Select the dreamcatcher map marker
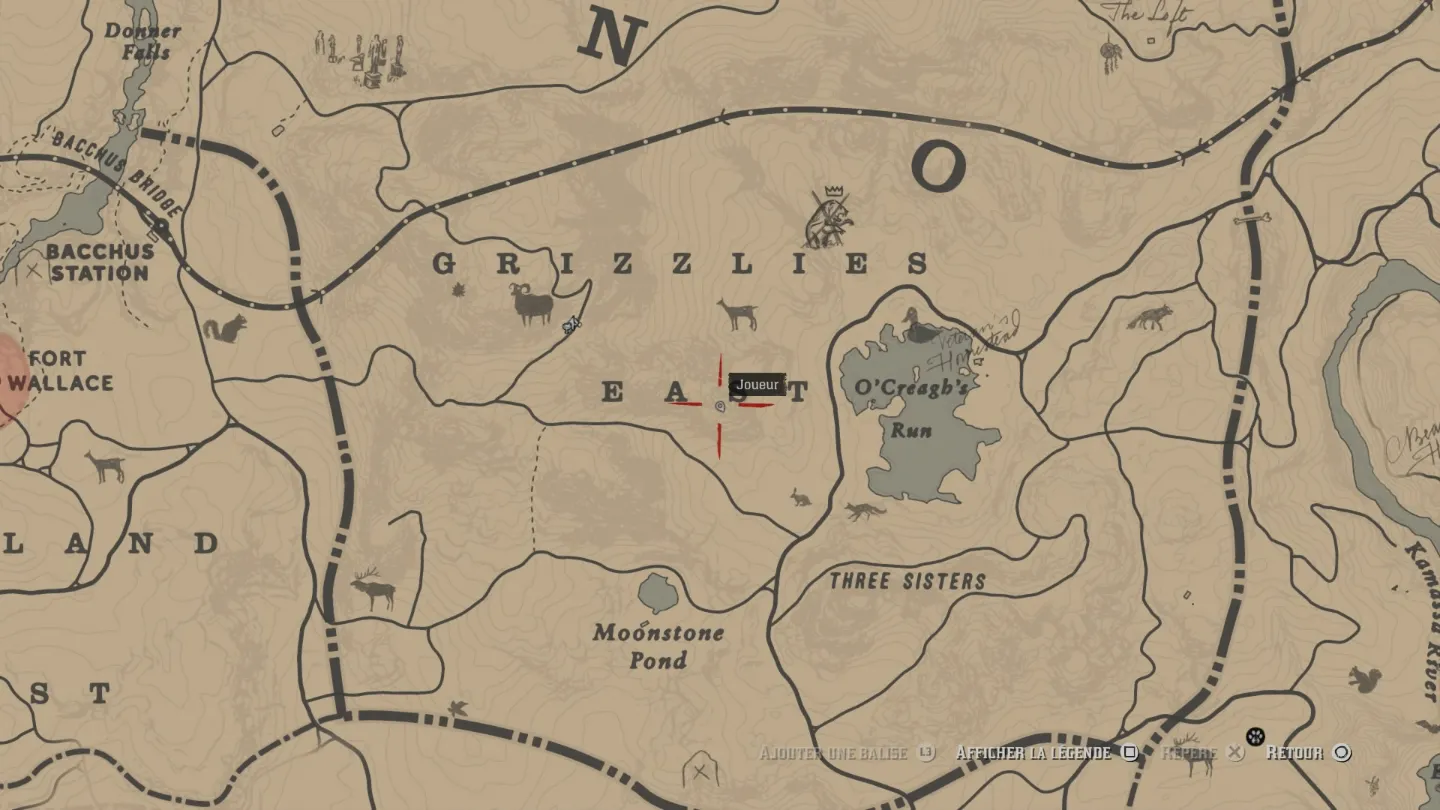 tap(1111, 54)
